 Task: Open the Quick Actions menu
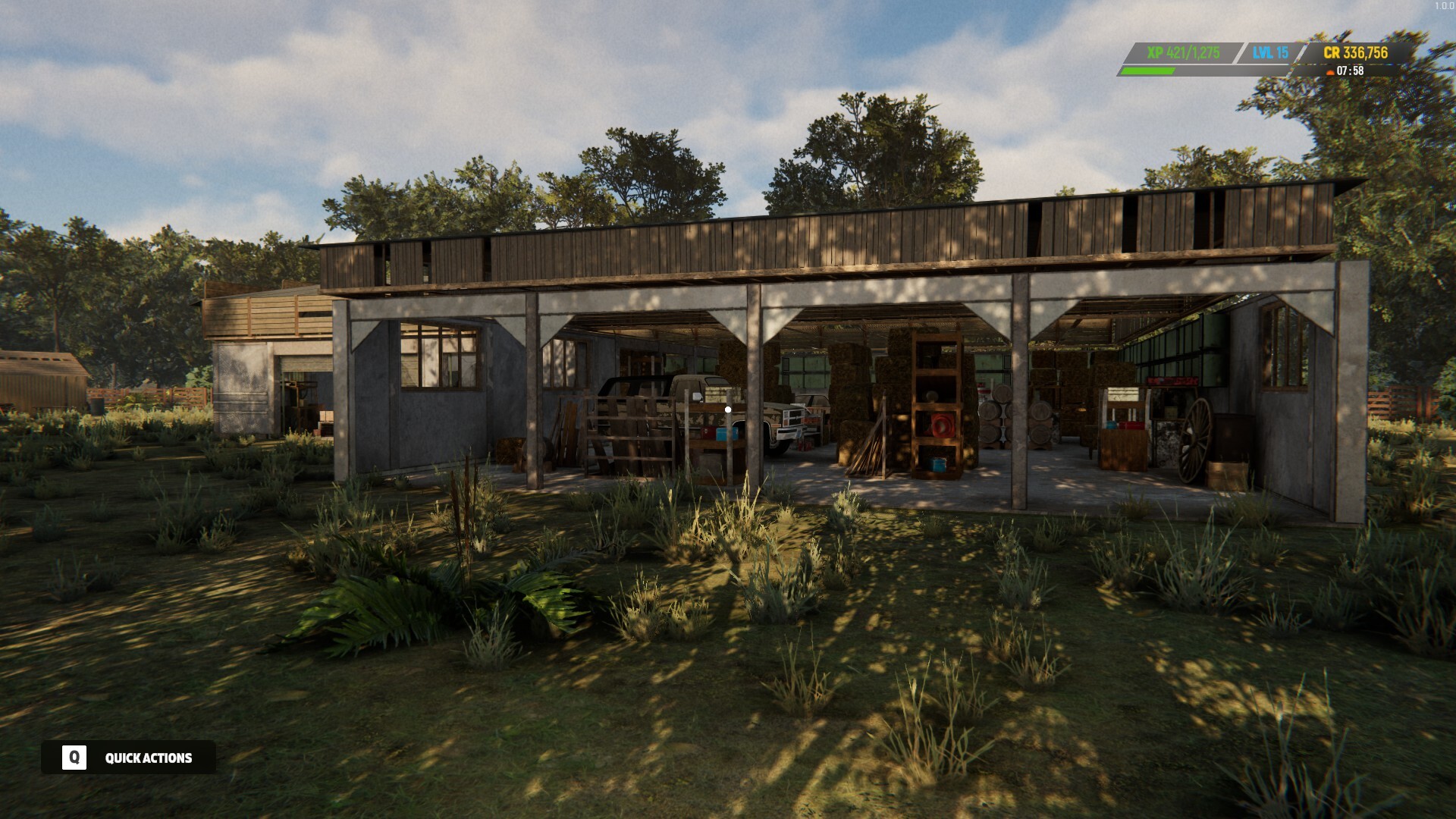[148, 758]
